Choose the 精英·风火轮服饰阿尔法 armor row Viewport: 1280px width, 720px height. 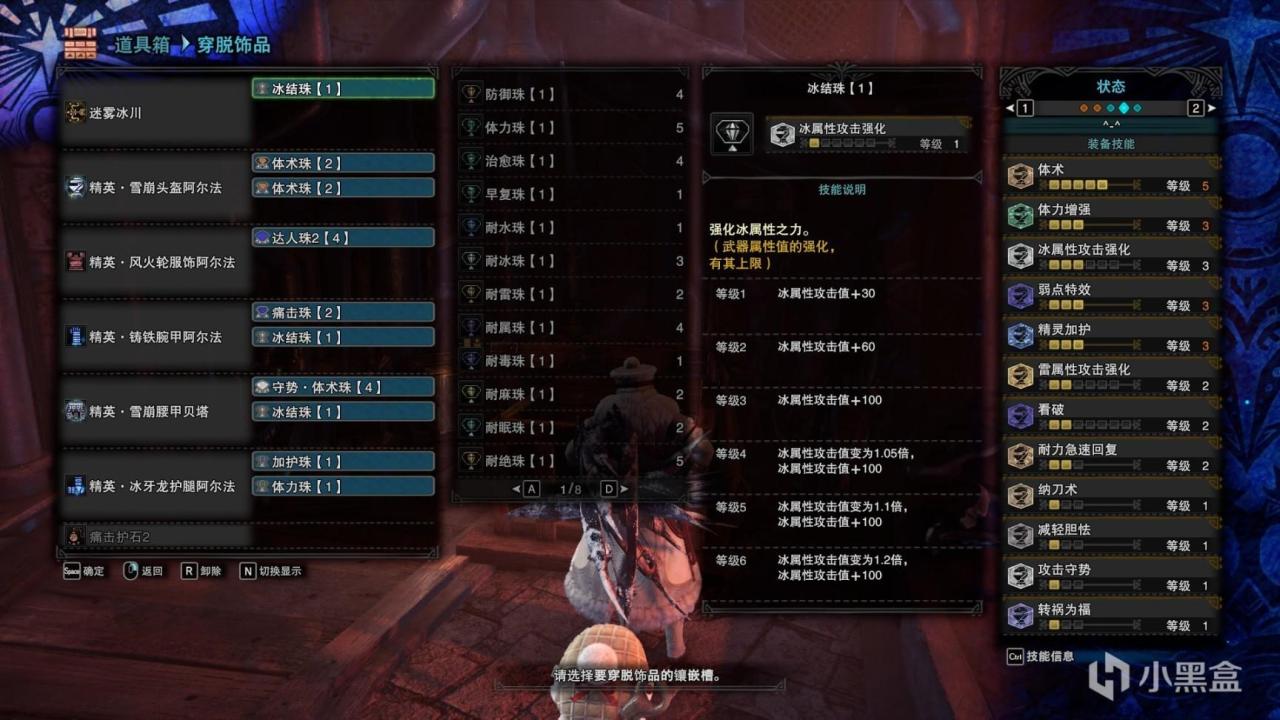155,262
